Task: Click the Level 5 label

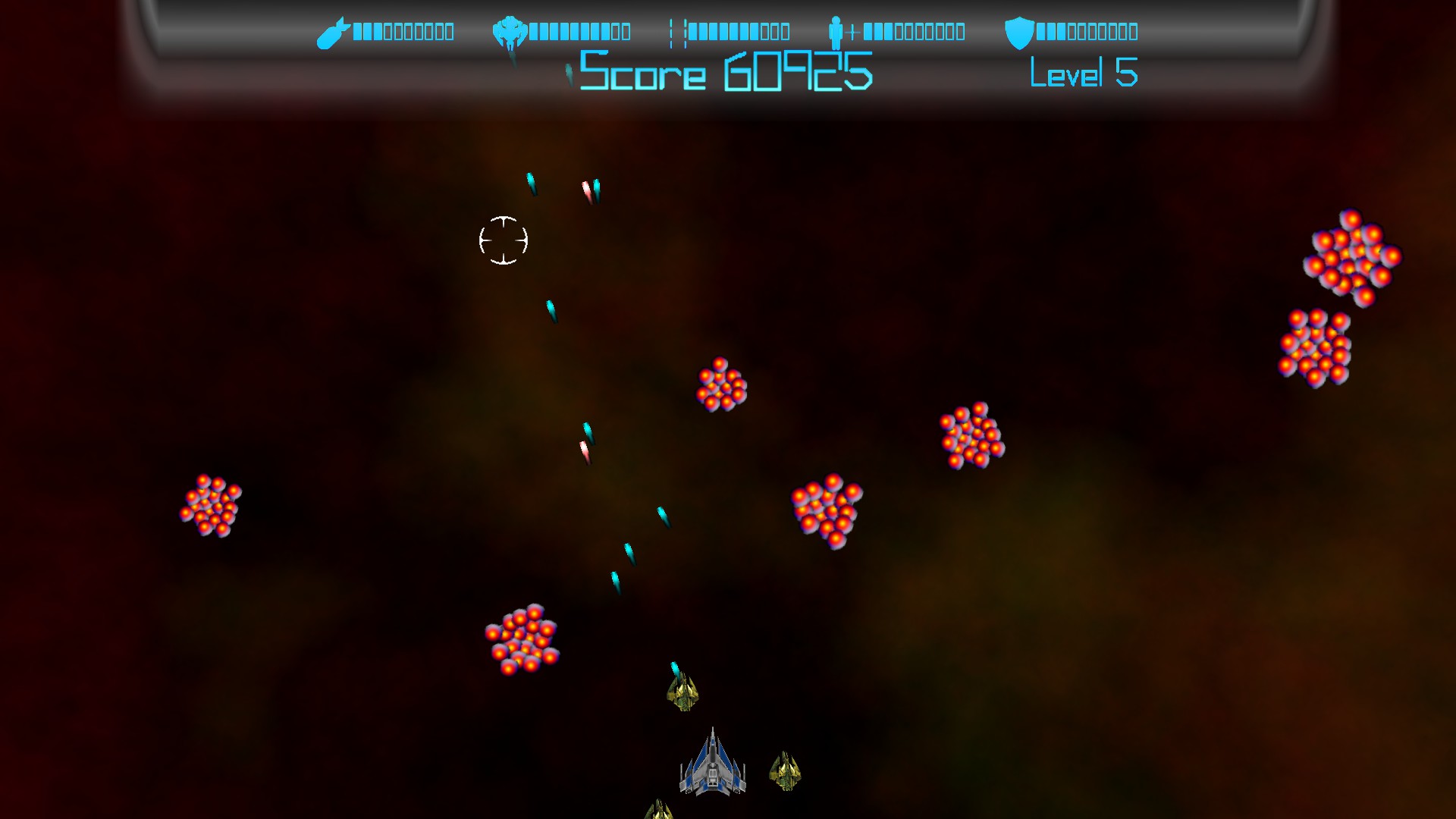Action: [x=1084, y=74]
